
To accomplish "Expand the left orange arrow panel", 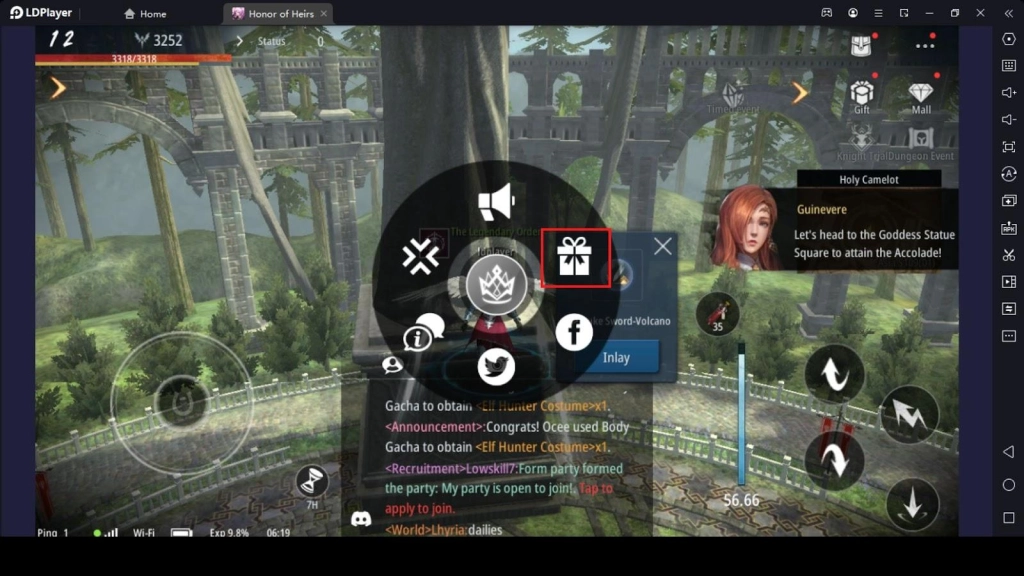I will pos(58,89).
